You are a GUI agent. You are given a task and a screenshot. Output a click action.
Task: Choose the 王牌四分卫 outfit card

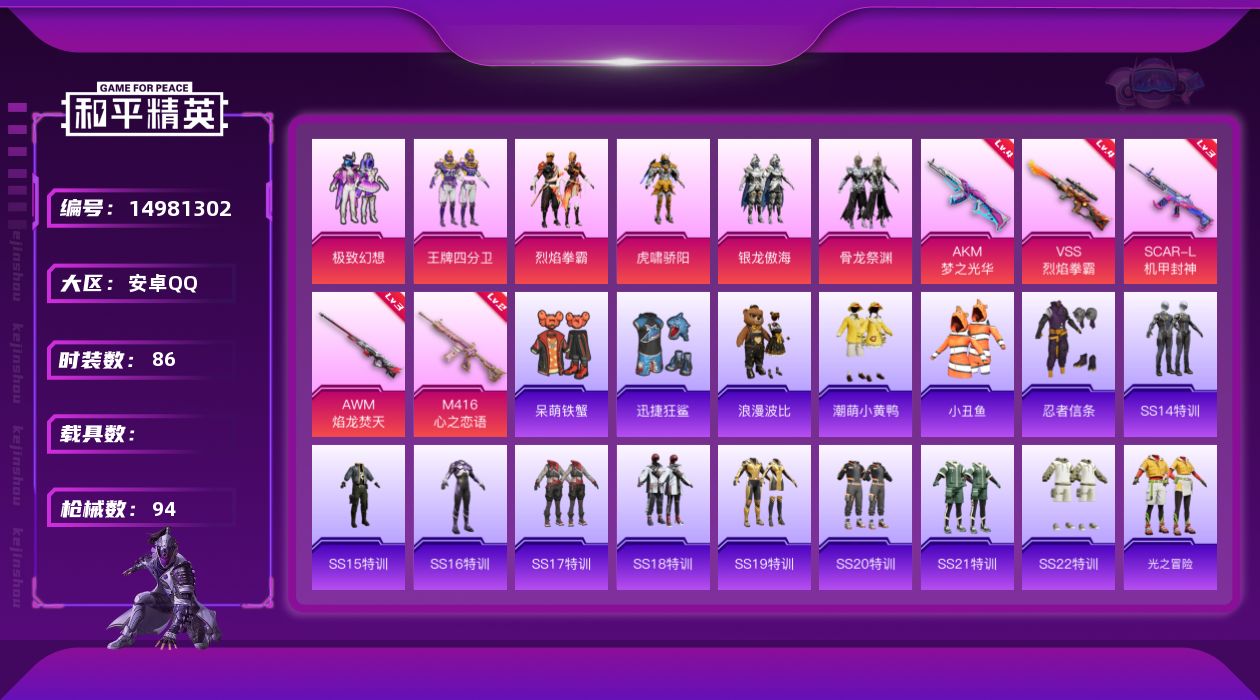click(x=460, y=211)
